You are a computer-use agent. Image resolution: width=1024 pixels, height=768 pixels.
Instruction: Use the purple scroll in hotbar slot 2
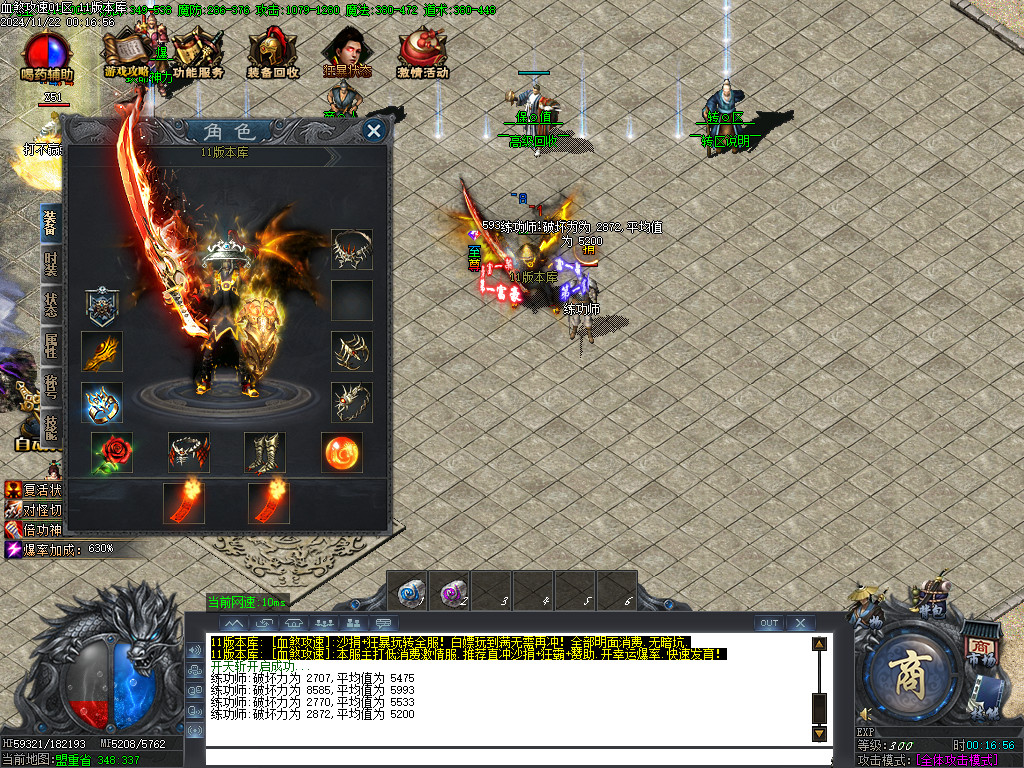[450, 591]
